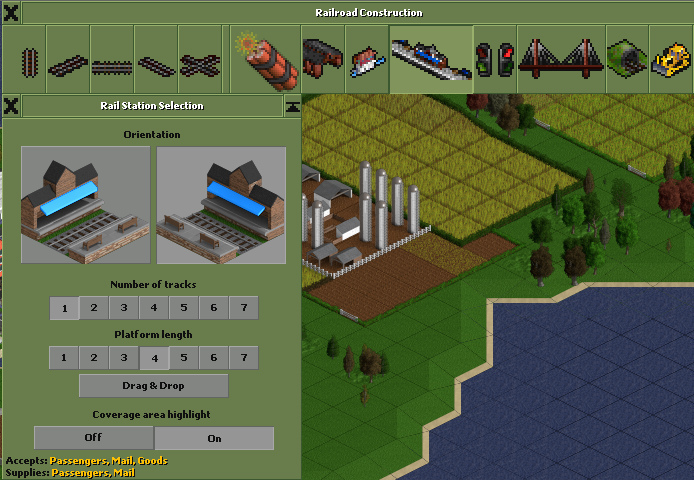
Task: Choose the left station orientation preview
Action: pos(85,204)
